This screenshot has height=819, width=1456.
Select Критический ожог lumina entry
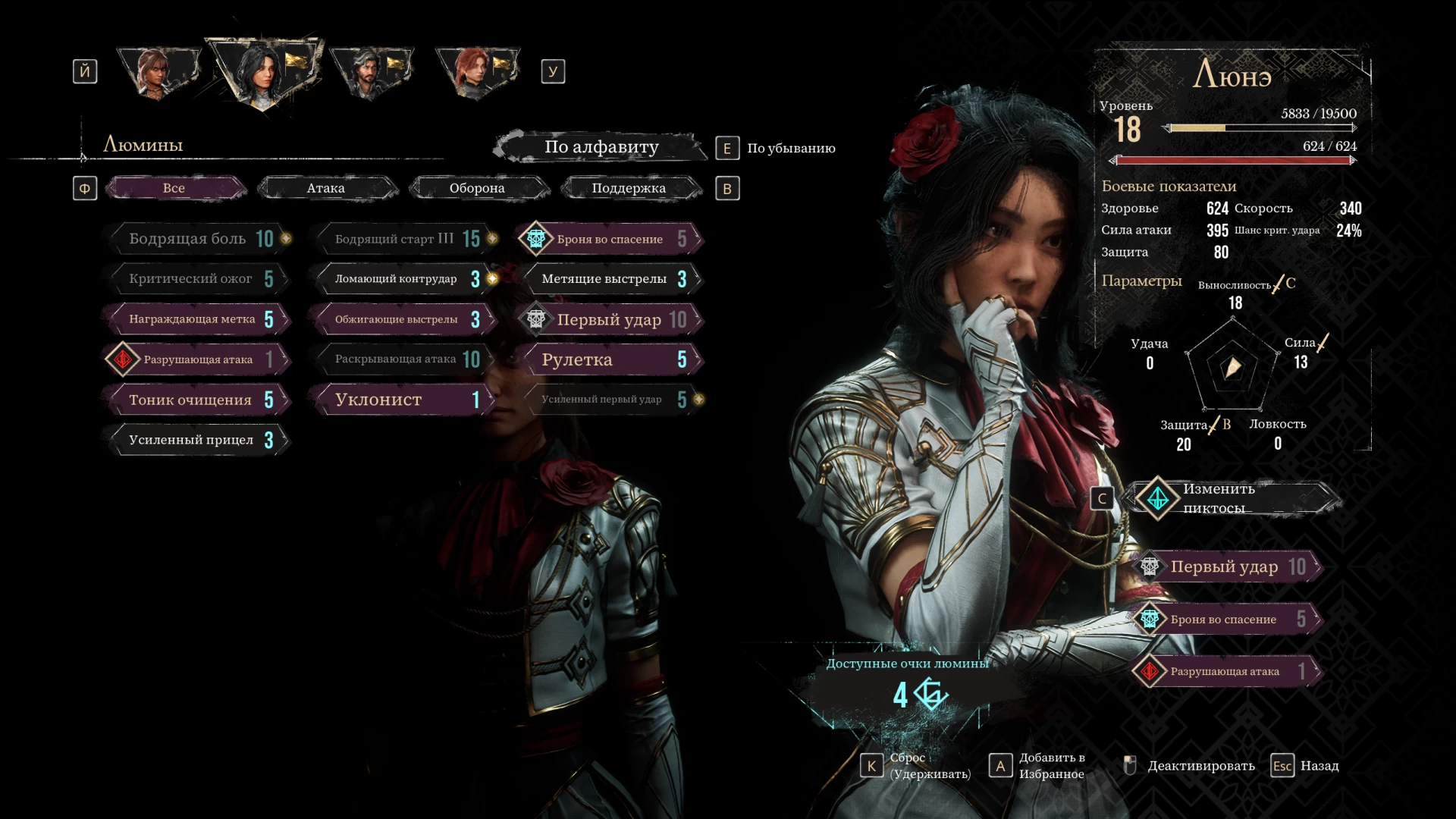coord(197,279)
